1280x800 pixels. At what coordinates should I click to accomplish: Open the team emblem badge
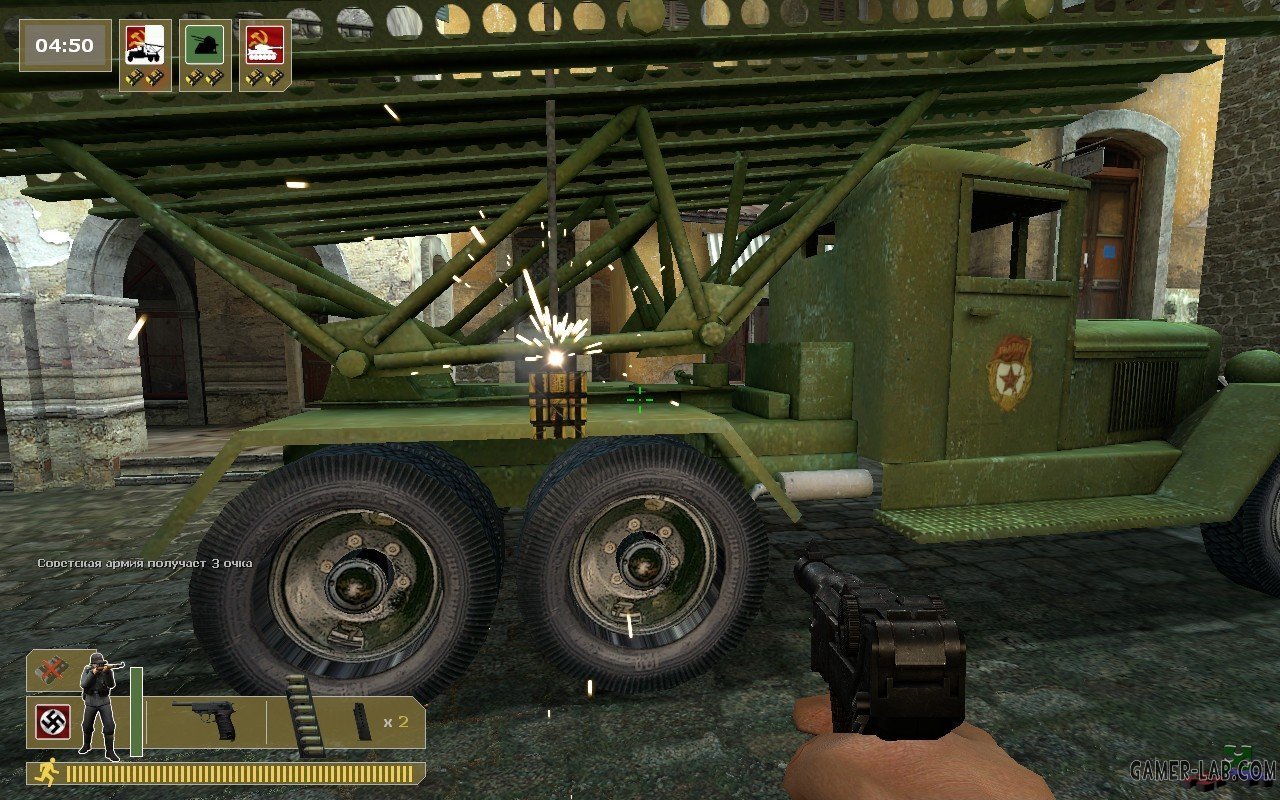click(x=52, y=722)
